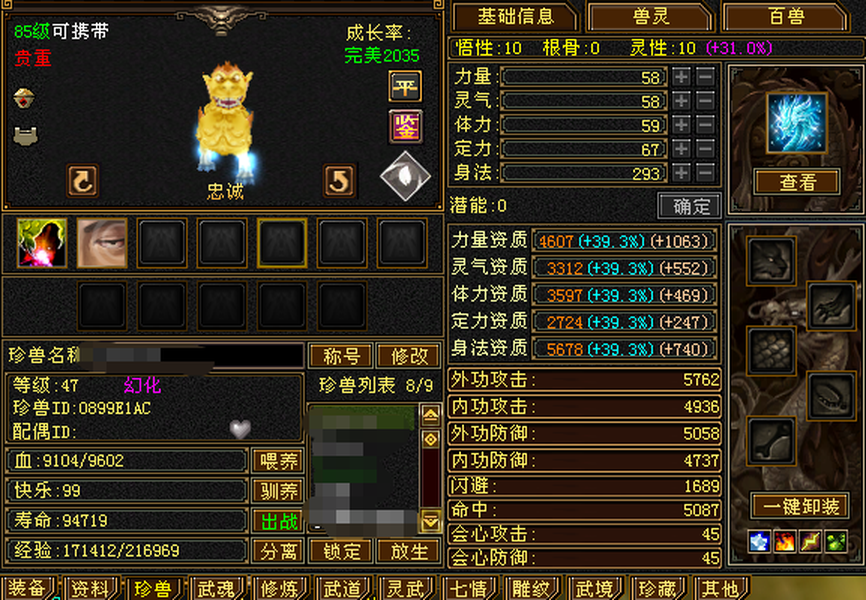Select the 基础信息 tab

tap(515, 17)
